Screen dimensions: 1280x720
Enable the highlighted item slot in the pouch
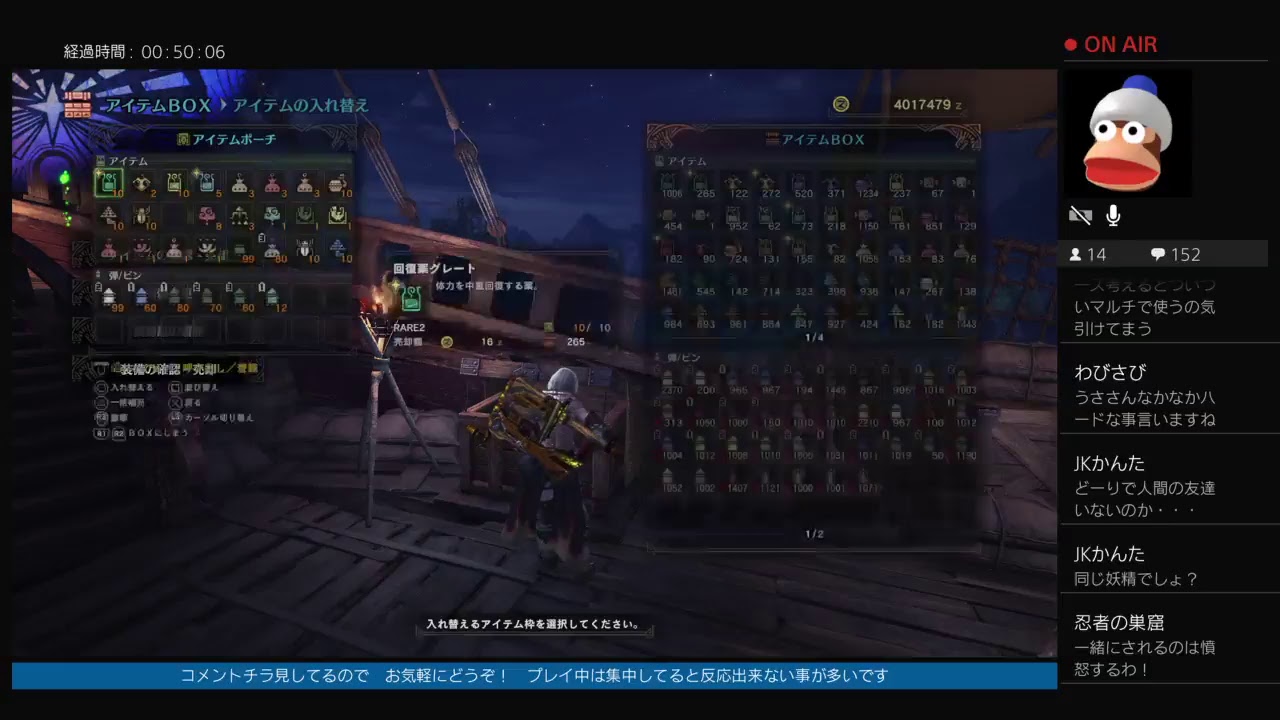click(x=109, y=184)
